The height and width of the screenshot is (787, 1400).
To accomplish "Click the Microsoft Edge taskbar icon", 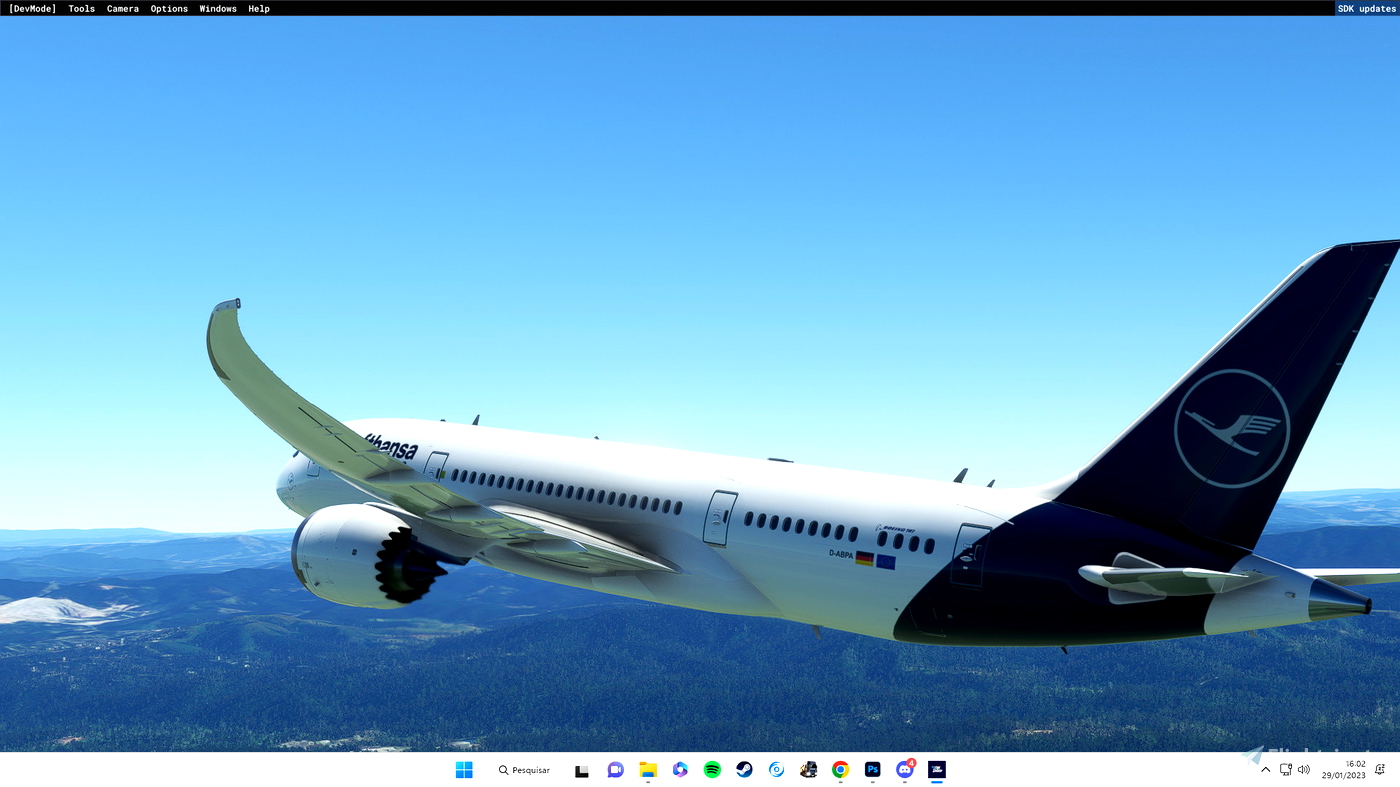I will tap(776, 768).
